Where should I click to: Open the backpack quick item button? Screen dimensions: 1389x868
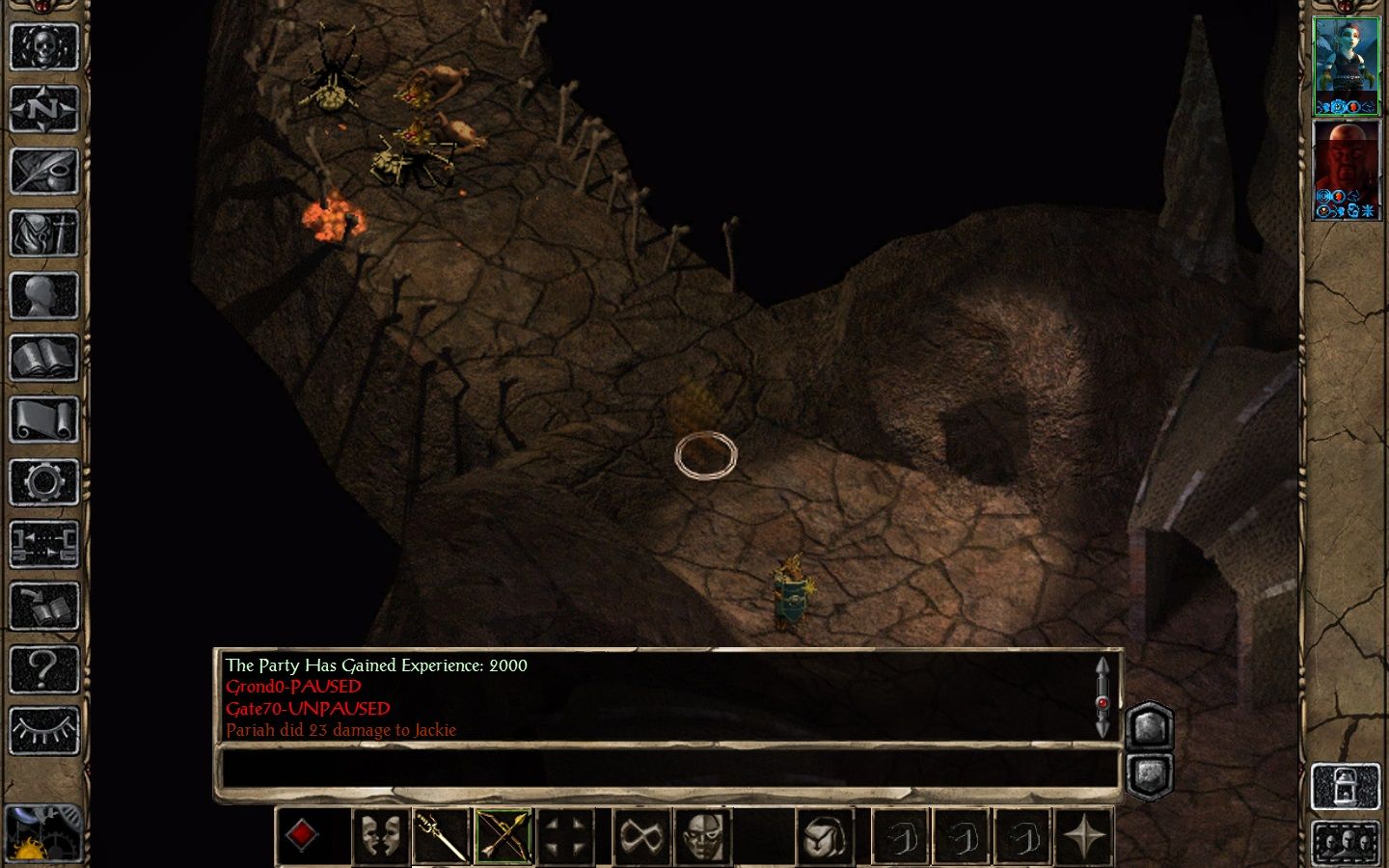[x=825, y=835]
